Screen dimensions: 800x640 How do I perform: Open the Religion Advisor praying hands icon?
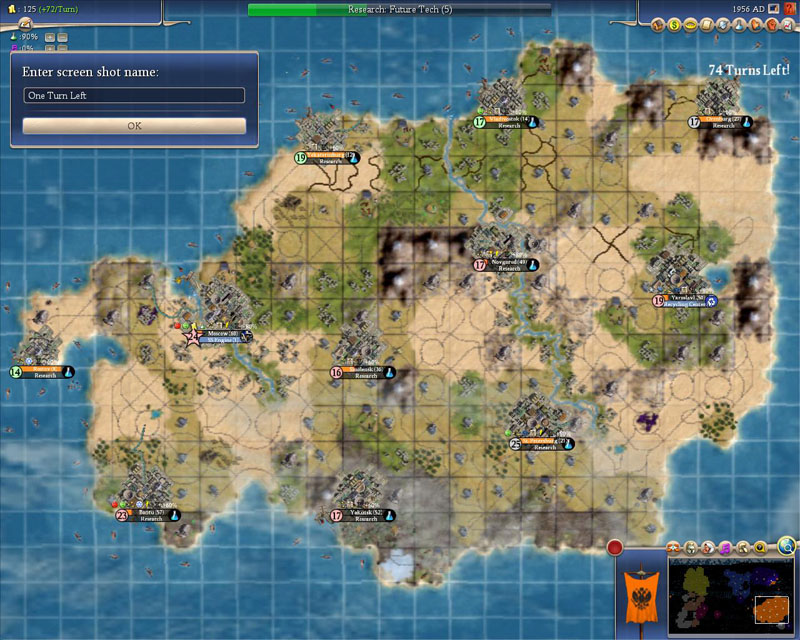[753, 24]
